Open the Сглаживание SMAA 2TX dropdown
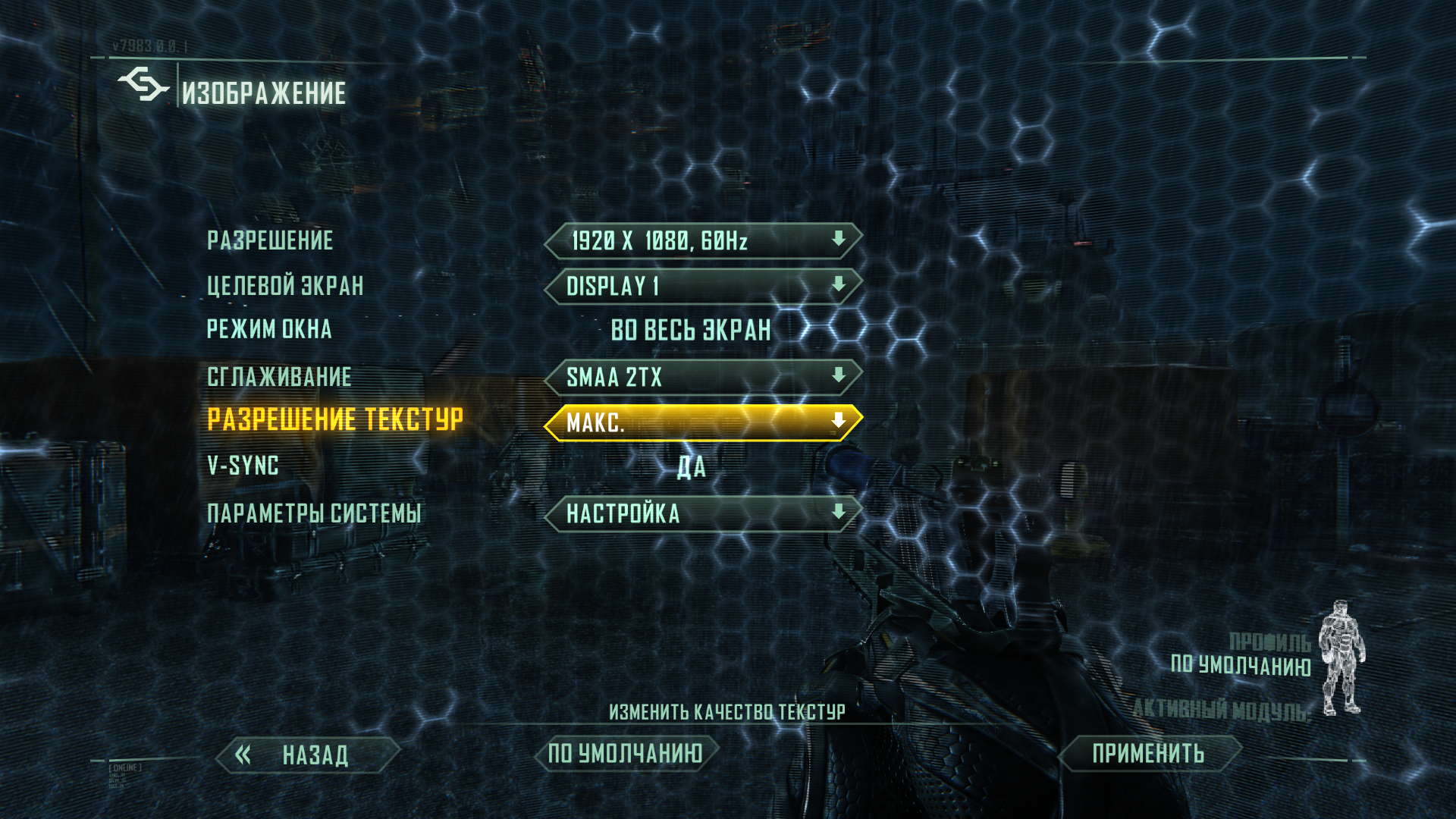Screen dimensions: 1456x819 (x=703, y=377)
